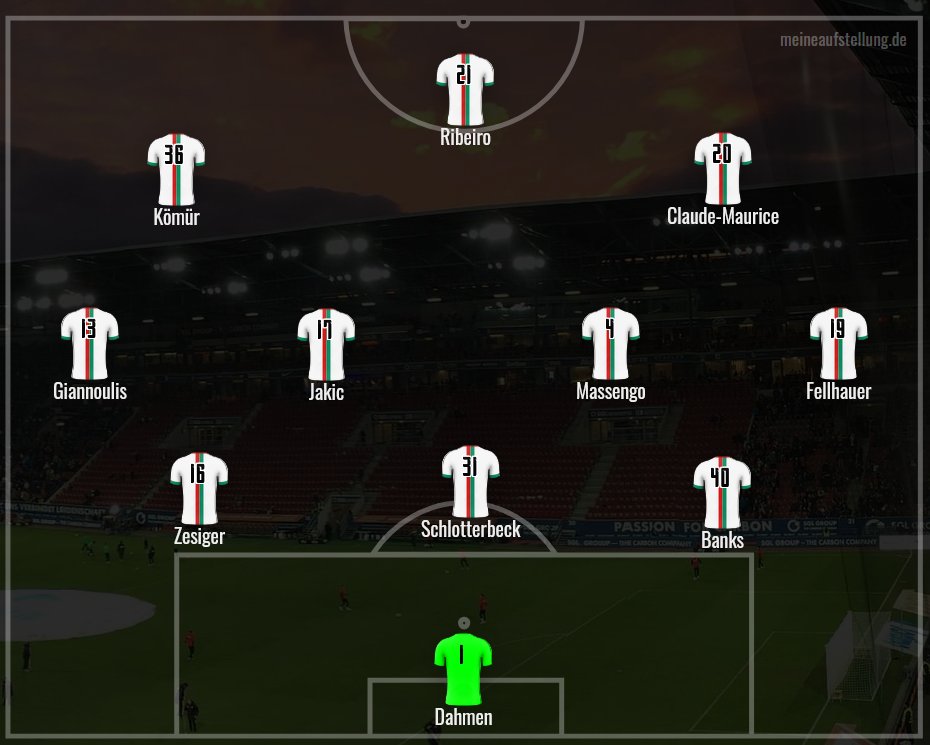
Task: Choose midfielder Massengo's number 4 jersey
Action: pos(610,344)
